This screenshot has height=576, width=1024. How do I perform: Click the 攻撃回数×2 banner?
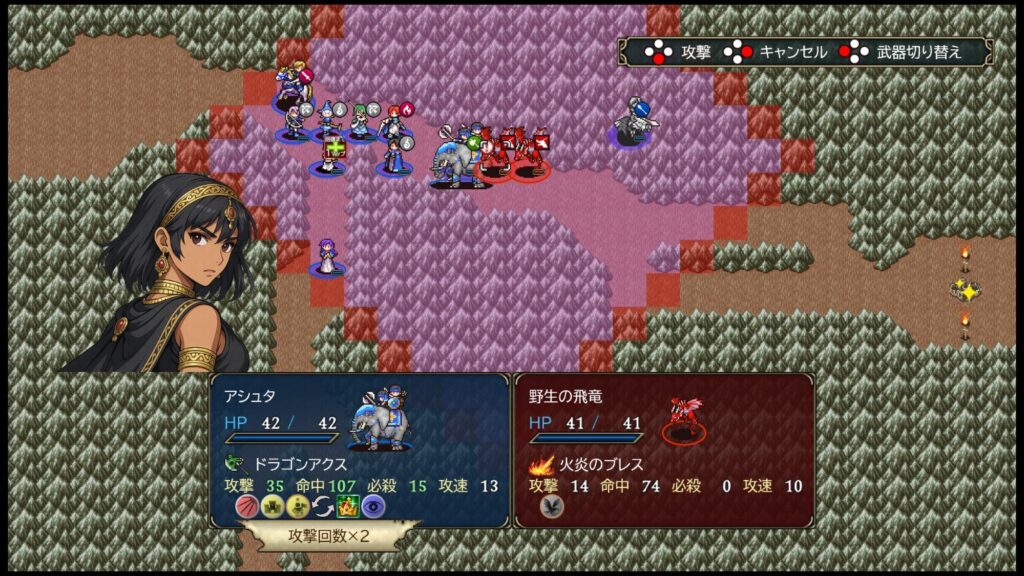pos(329,535)
